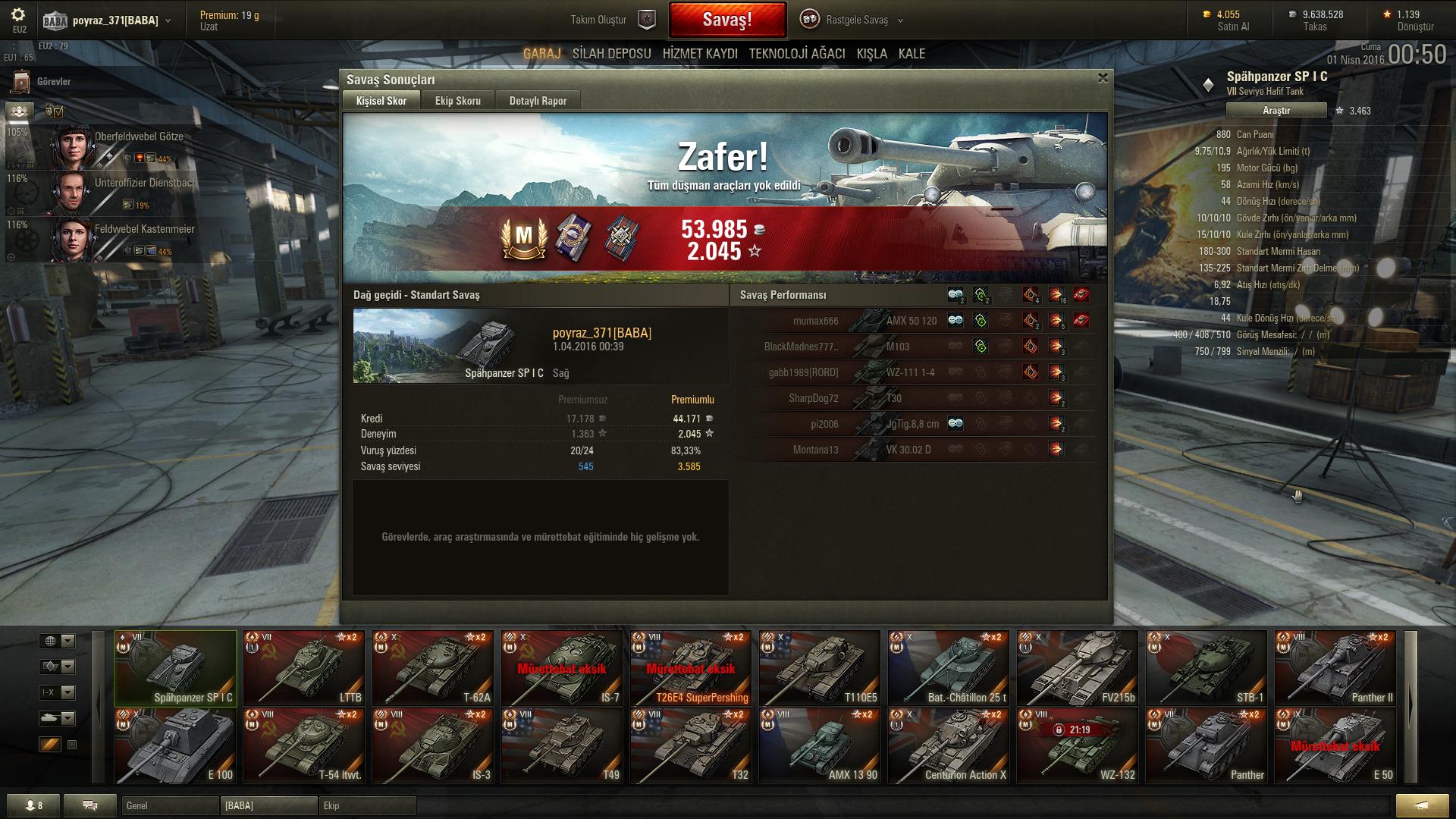
Task: Close the Savaş Sonuçları results window
Action: pos(1103,78)
